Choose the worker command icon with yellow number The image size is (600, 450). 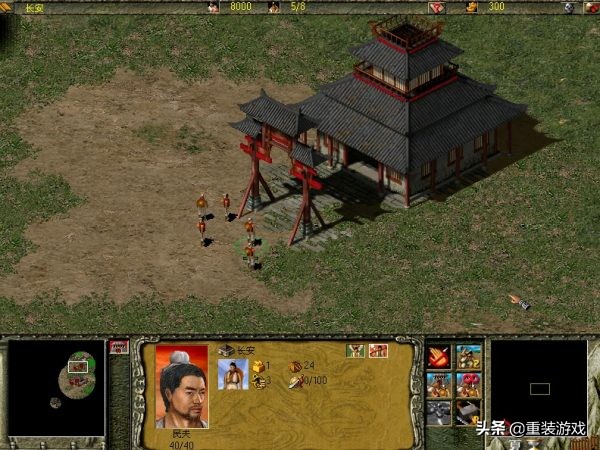tap(468, 357)
